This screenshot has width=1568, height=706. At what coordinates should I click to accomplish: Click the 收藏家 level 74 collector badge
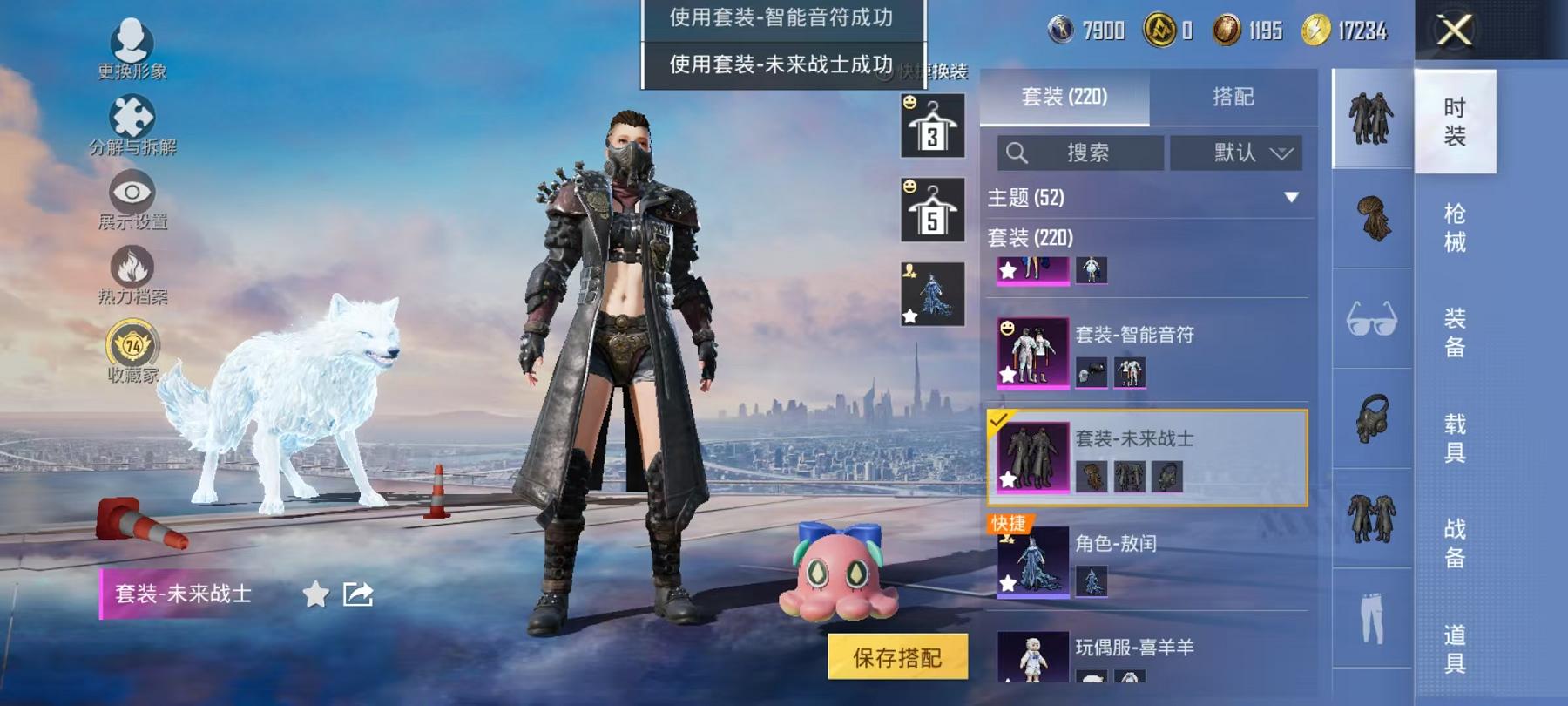click(131, 347)
